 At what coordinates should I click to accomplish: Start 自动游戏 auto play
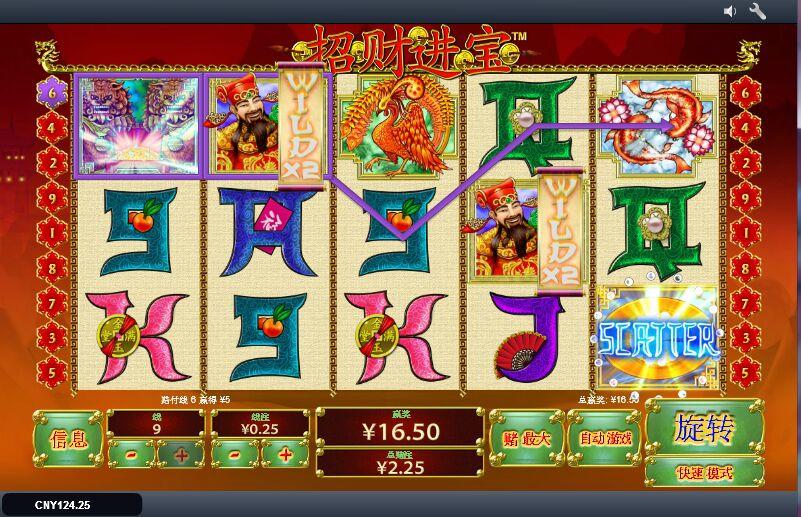tap(604, 438)
